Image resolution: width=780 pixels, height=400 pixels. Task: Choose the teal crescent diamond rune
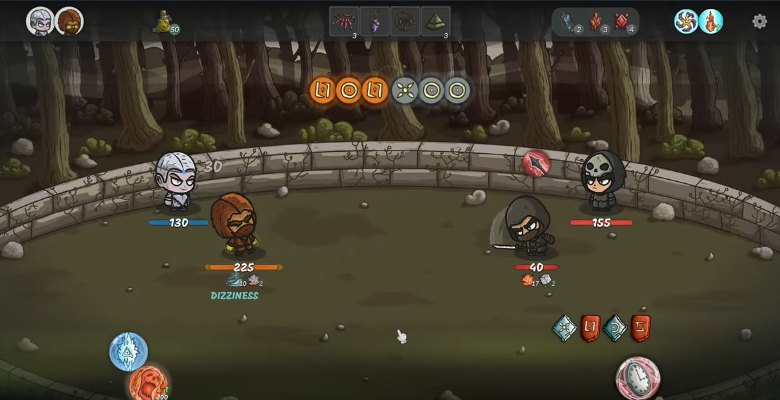pyautogui.click(x=615, y=327)
